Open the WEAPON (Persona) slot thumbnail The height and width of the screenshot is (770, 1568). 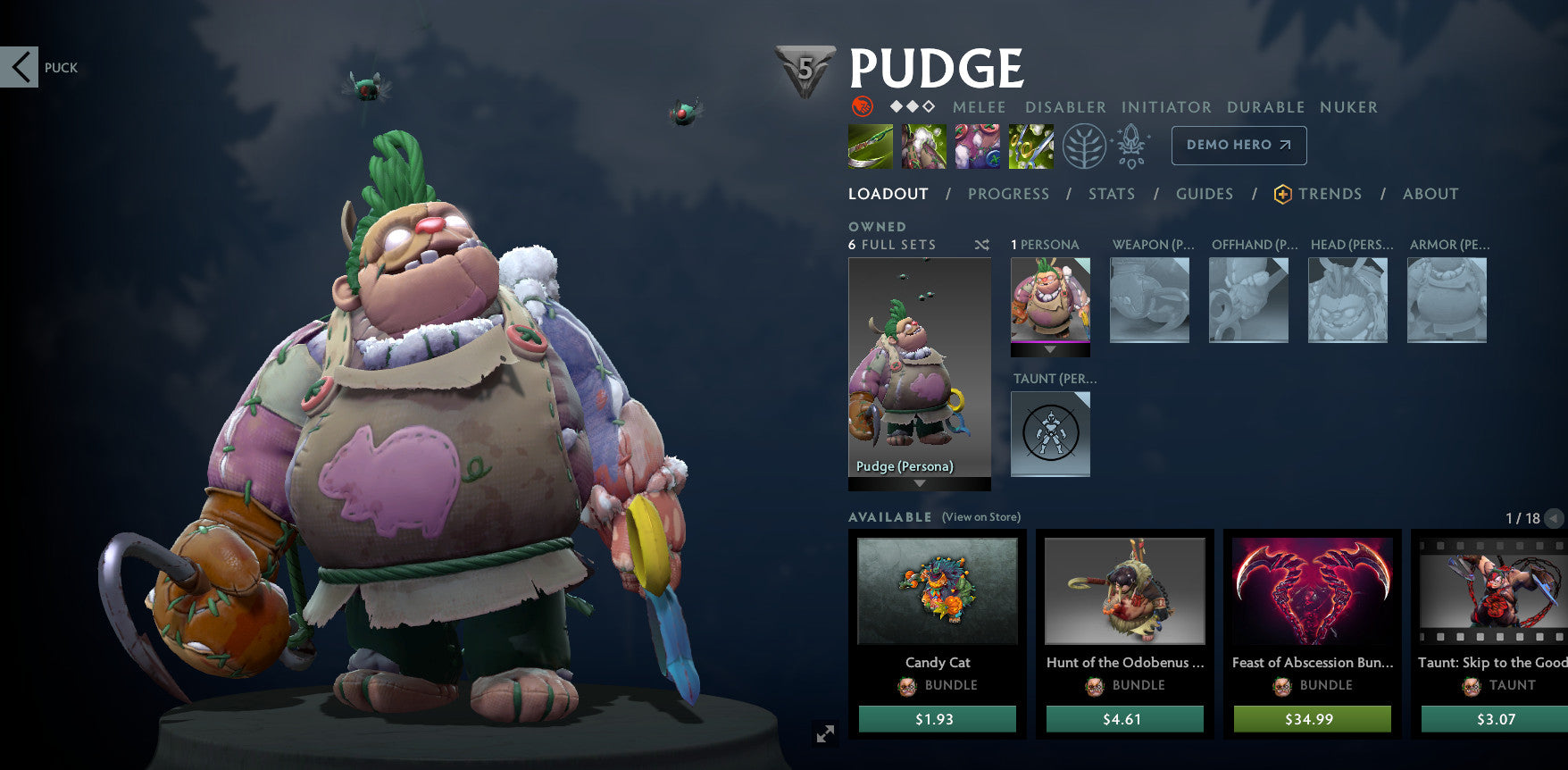click(1149, 301)
